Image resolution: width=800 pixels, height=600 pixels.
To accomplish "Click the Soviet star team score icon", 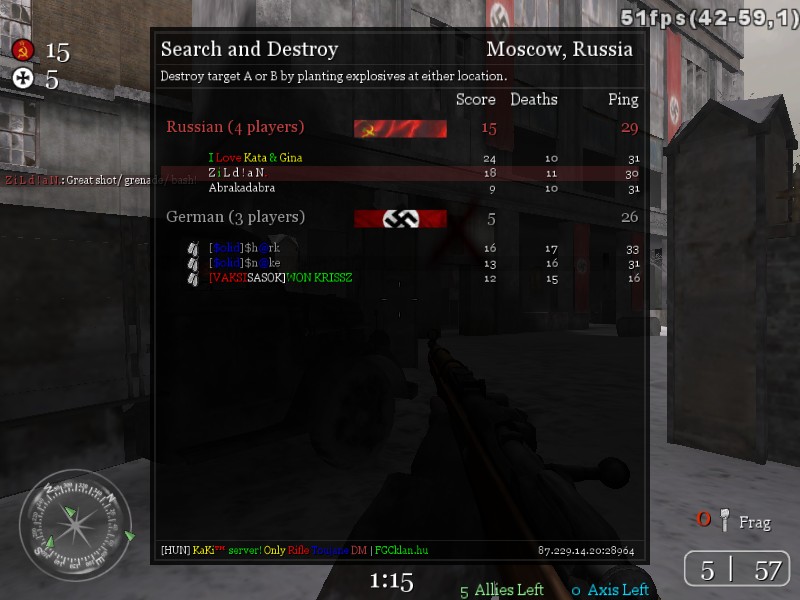I will [23, 50].
